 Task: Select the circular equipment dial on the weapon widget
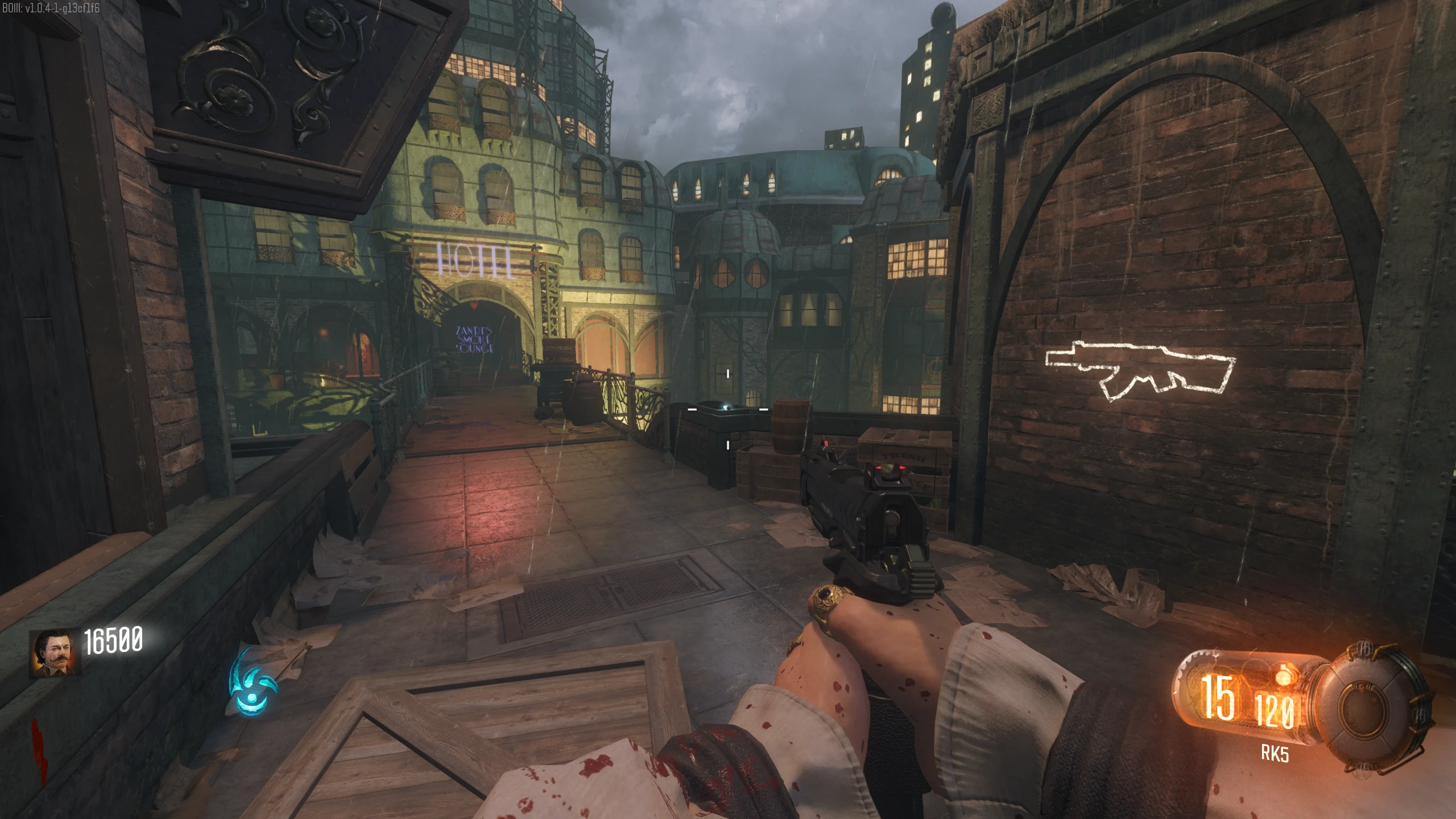[x=1372, y=708]
